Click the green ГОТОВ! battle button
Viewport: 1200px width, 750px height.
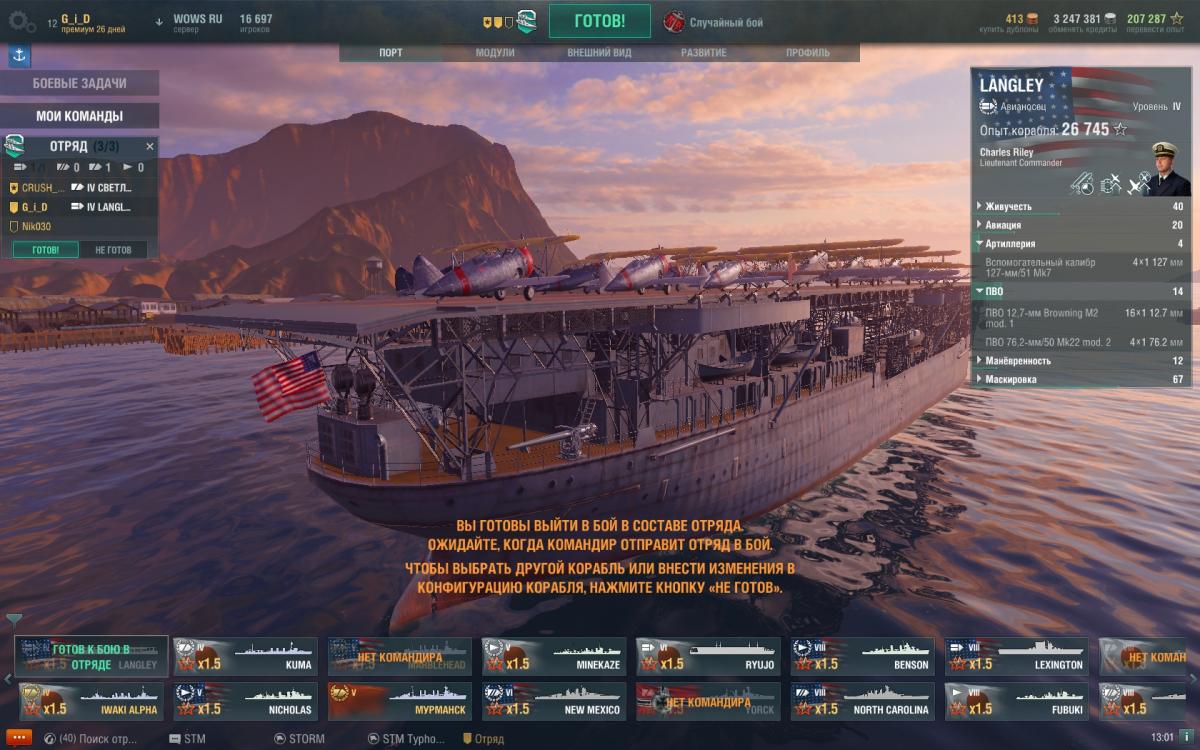tap(599, 21)
